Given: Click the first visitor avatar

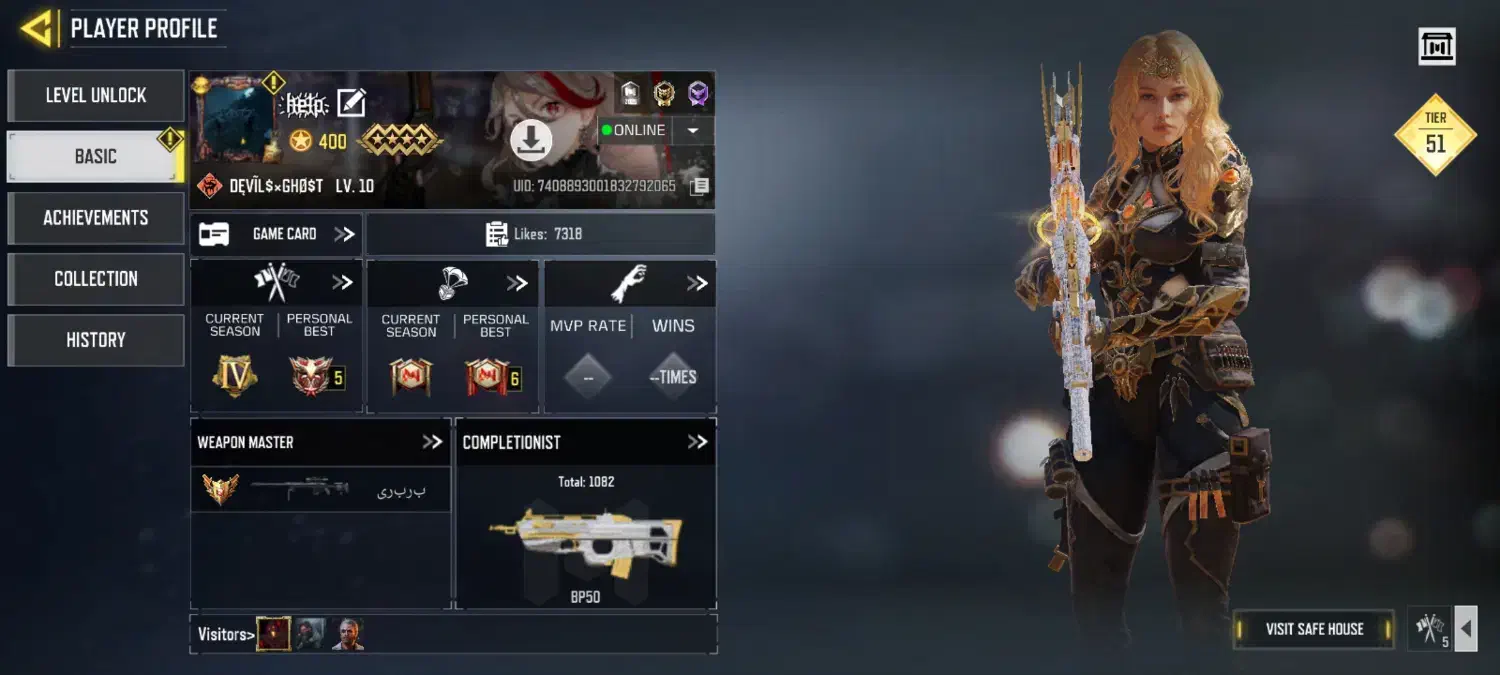Looking at the screenshot, I should point(274,634).
